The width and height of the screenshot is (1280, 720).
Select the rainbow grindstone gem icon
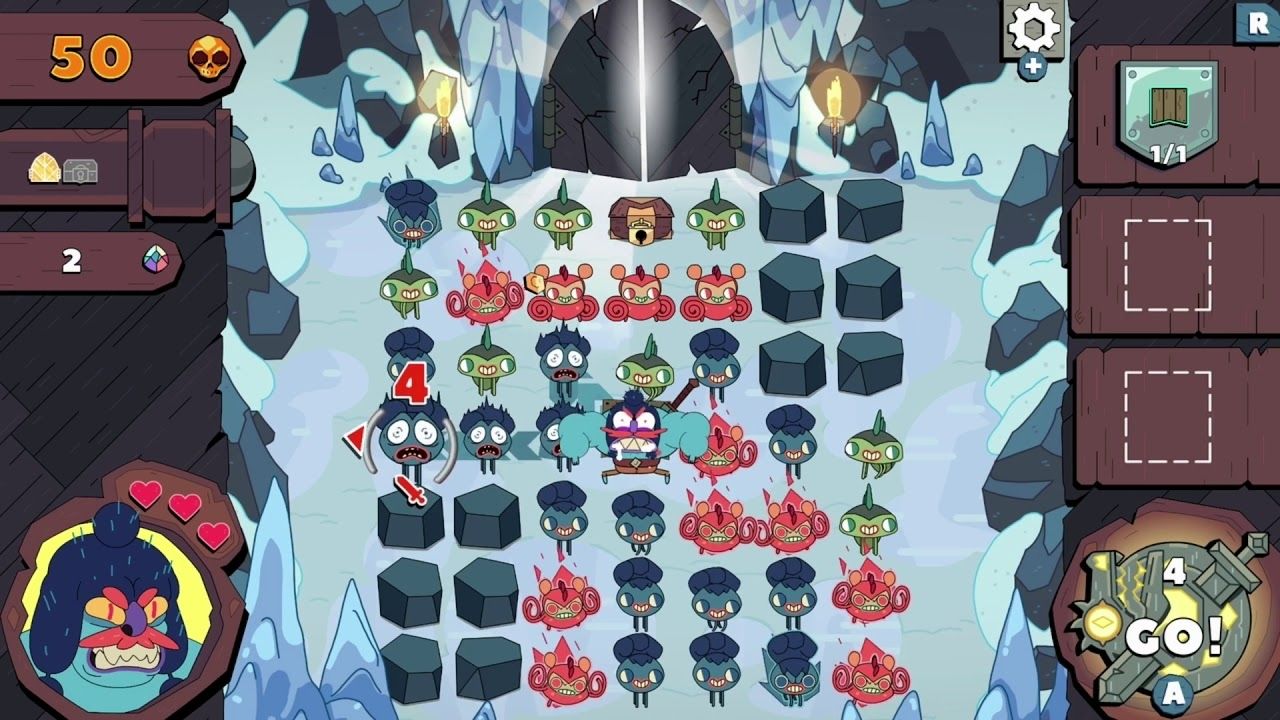[155, 259]
